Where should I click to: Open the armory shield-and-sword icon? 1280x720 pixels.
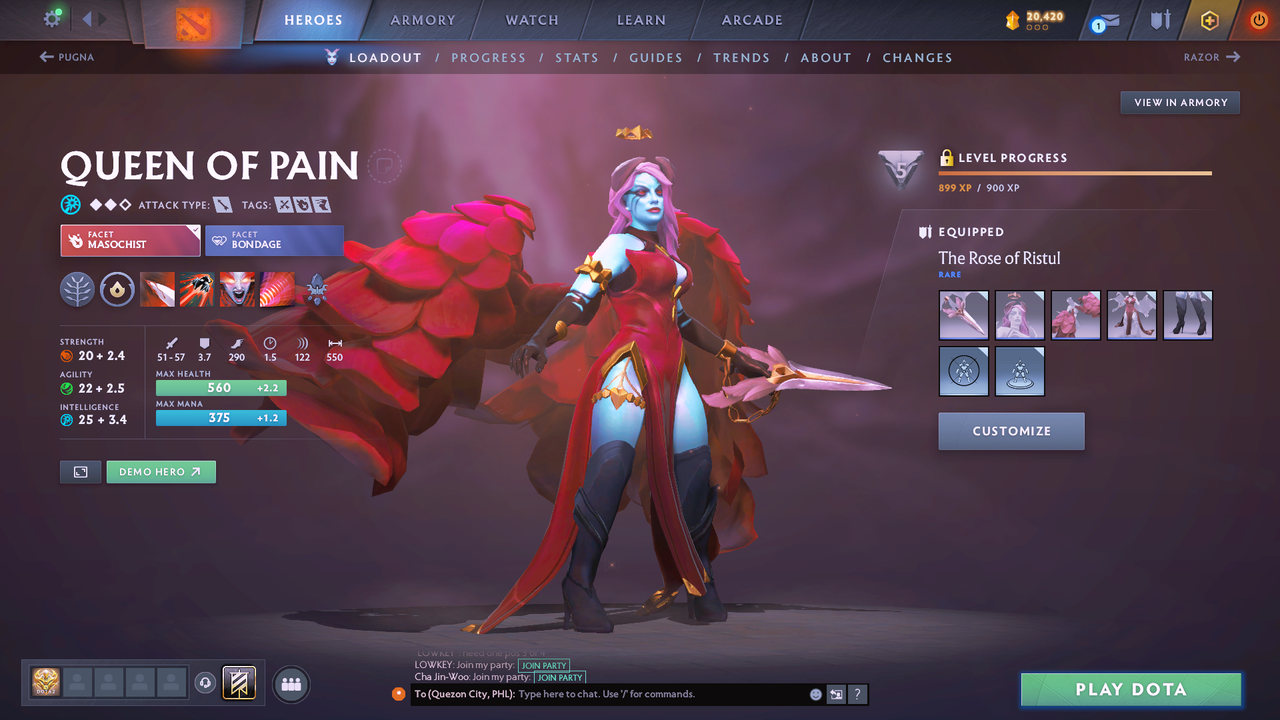click(x=1158, y=19)
